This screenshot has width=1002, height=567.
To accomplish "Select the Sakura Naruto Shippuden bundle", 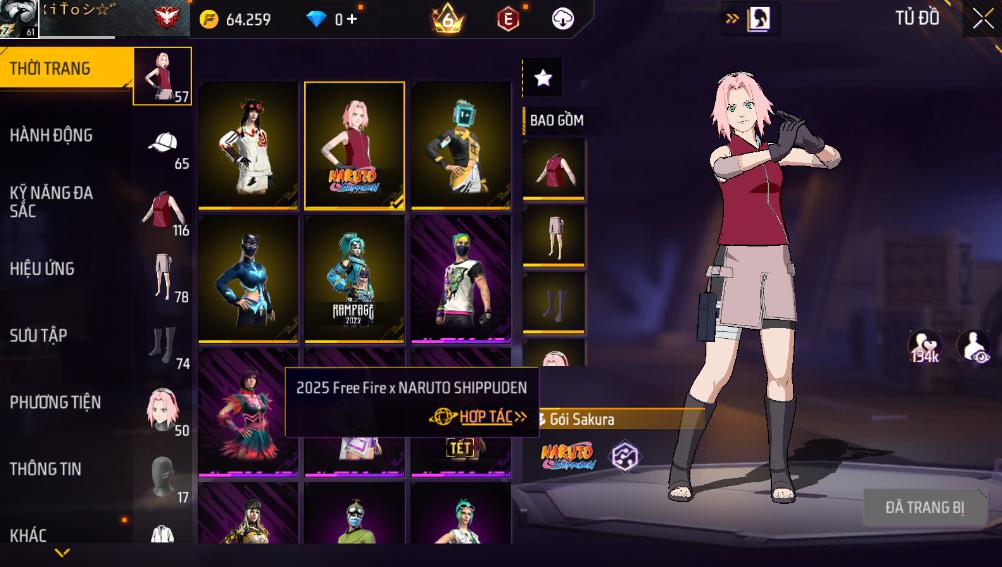I will (x=354, y=145).
